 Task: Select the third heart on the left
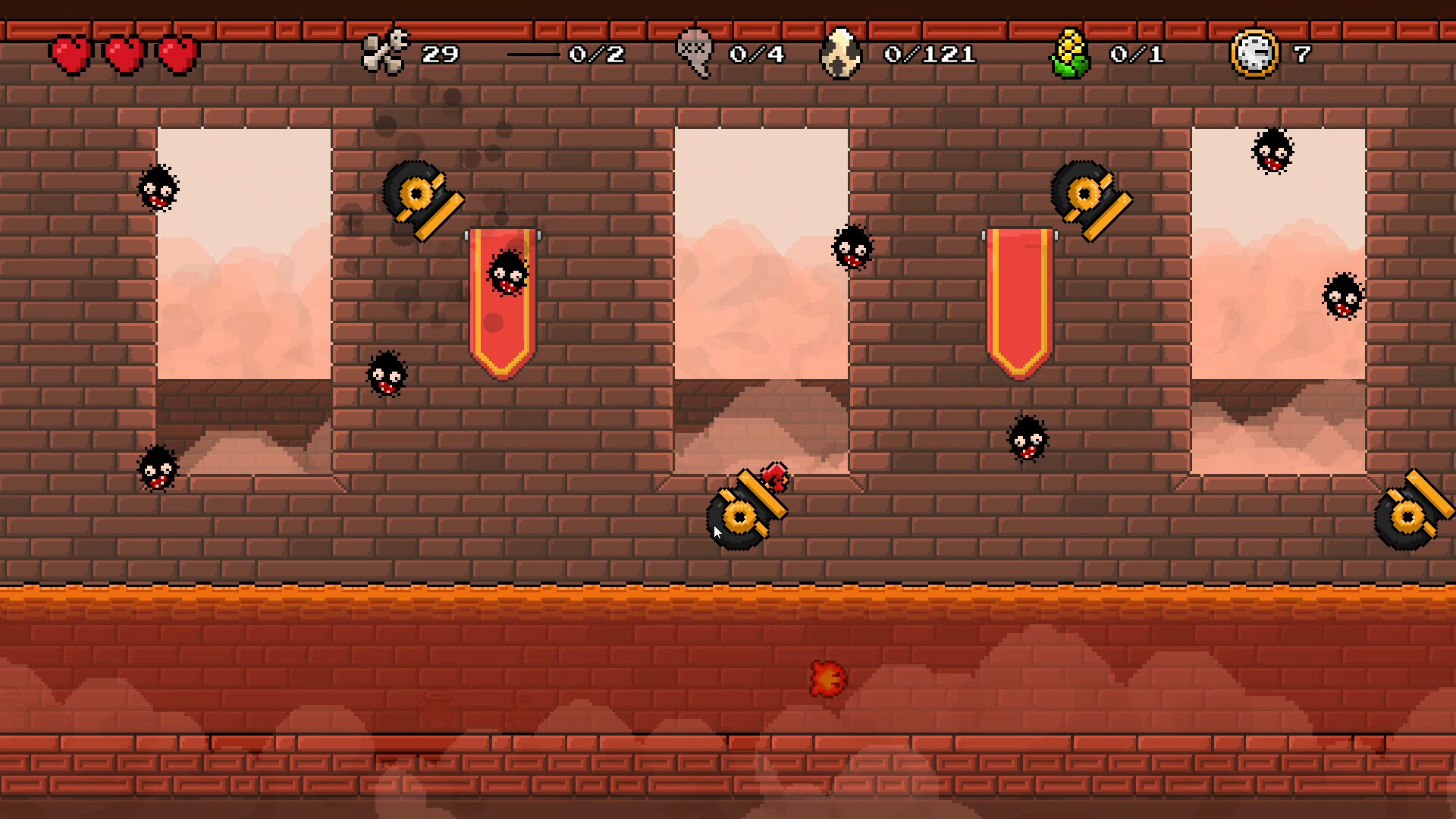(177, 53)
